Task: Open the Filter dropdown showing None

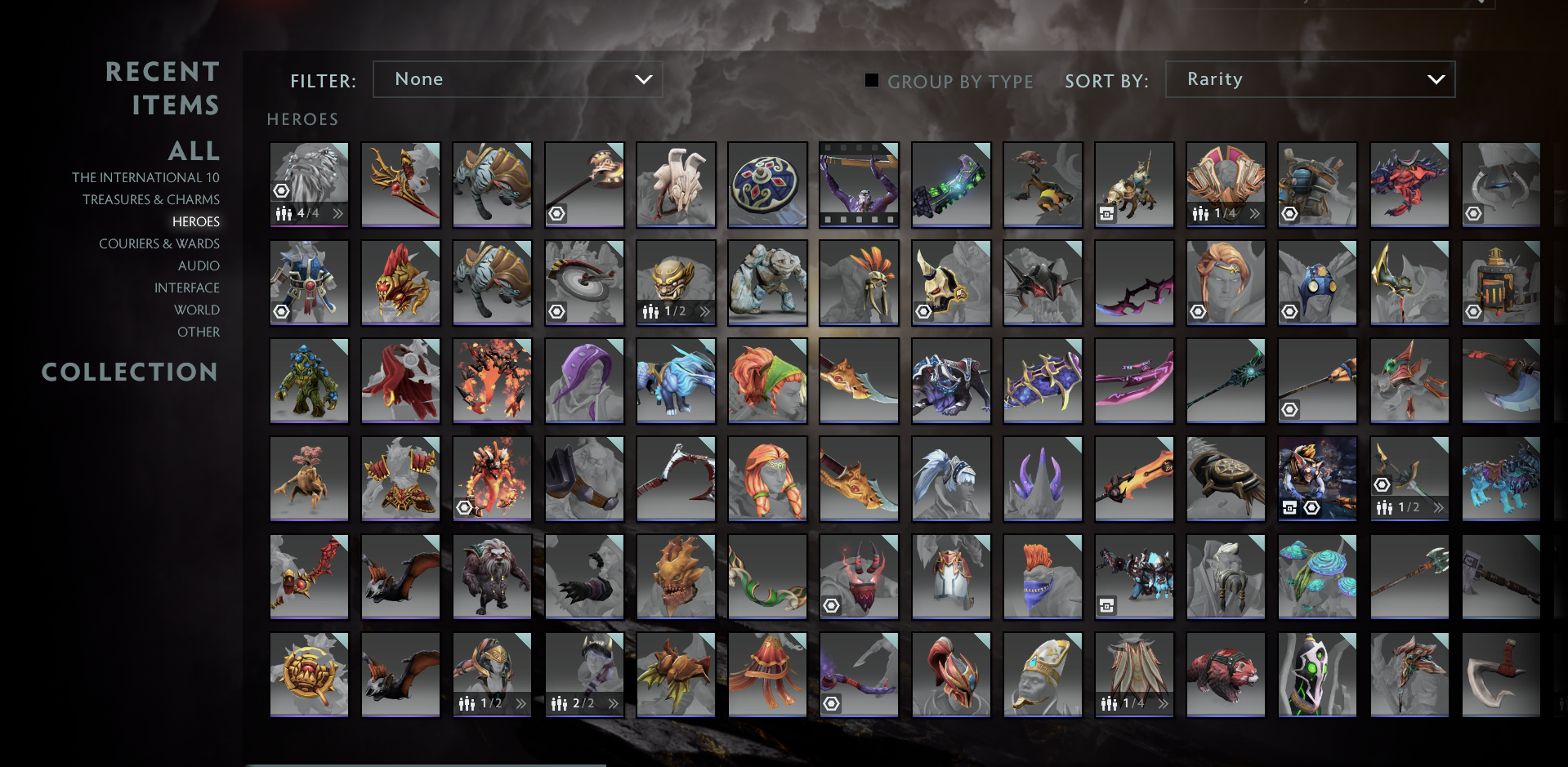Action: (517, 79)
